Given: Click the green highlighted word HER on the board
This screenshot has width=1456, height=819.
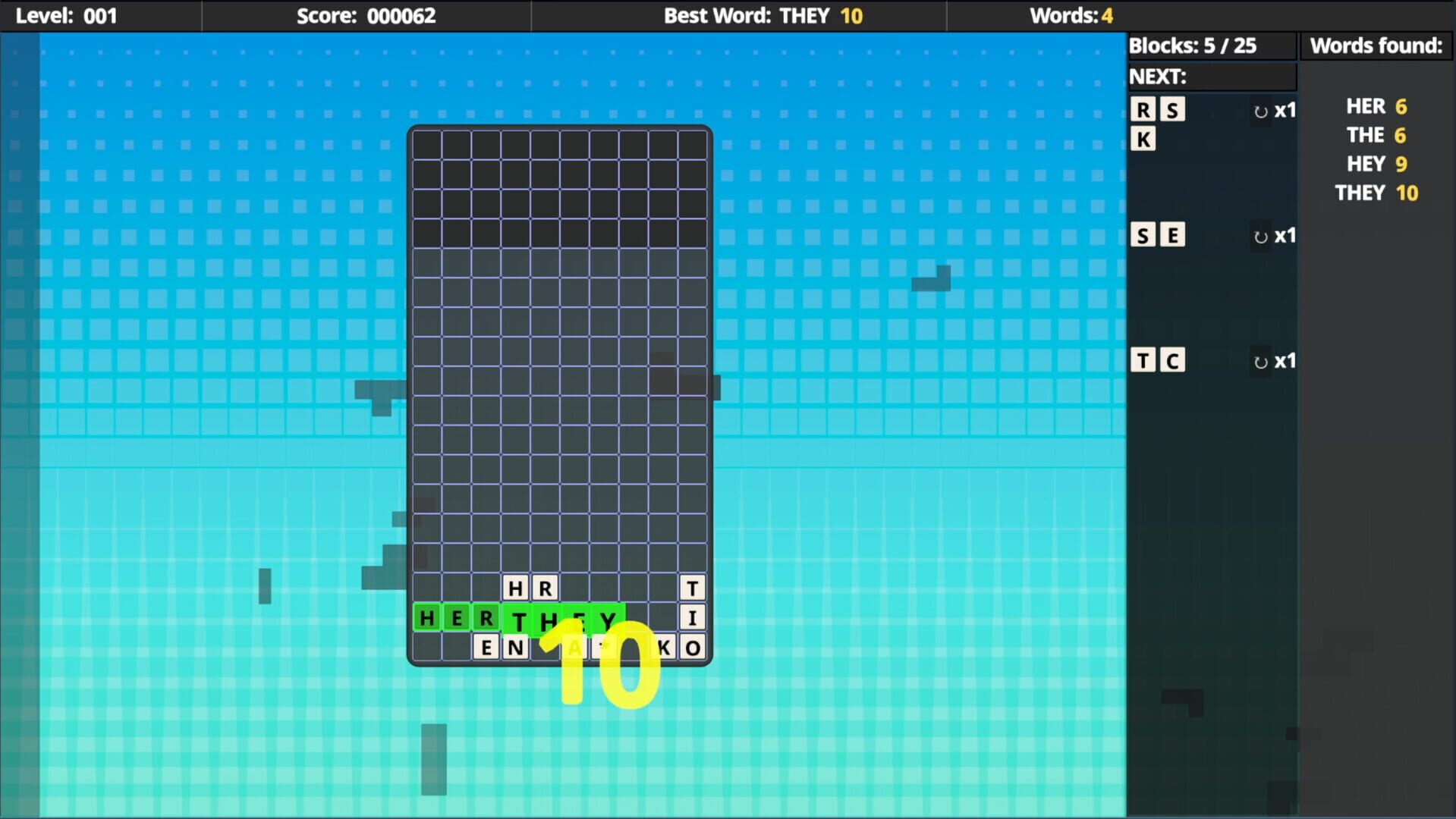Looking at the screenshot, I should 455,618.
